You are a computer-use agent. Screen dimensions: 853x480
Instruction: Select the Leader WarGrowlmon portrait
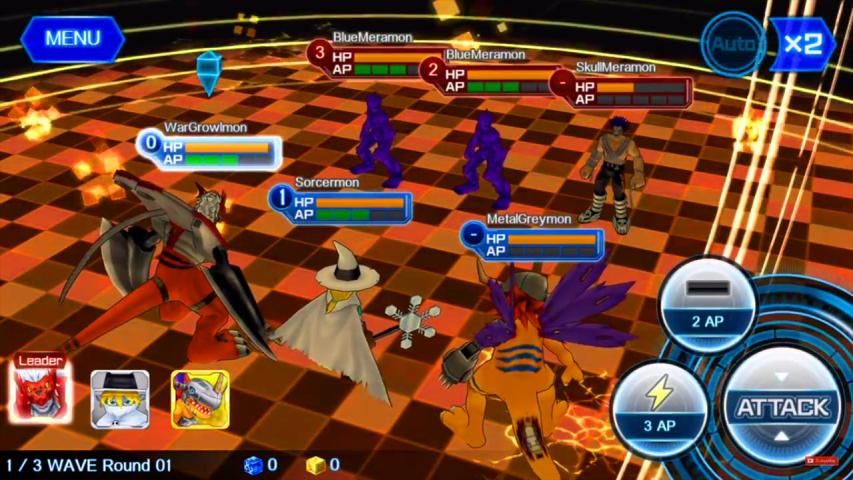pyautogui.click(x=41, y=393)
